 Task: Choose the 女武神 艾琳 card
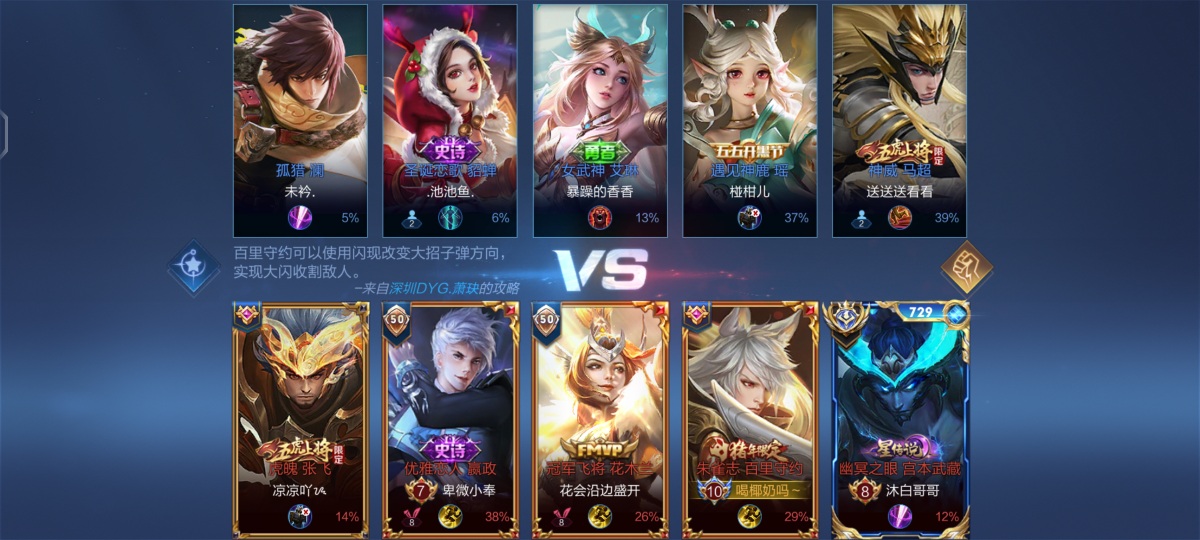click(600, 120)
